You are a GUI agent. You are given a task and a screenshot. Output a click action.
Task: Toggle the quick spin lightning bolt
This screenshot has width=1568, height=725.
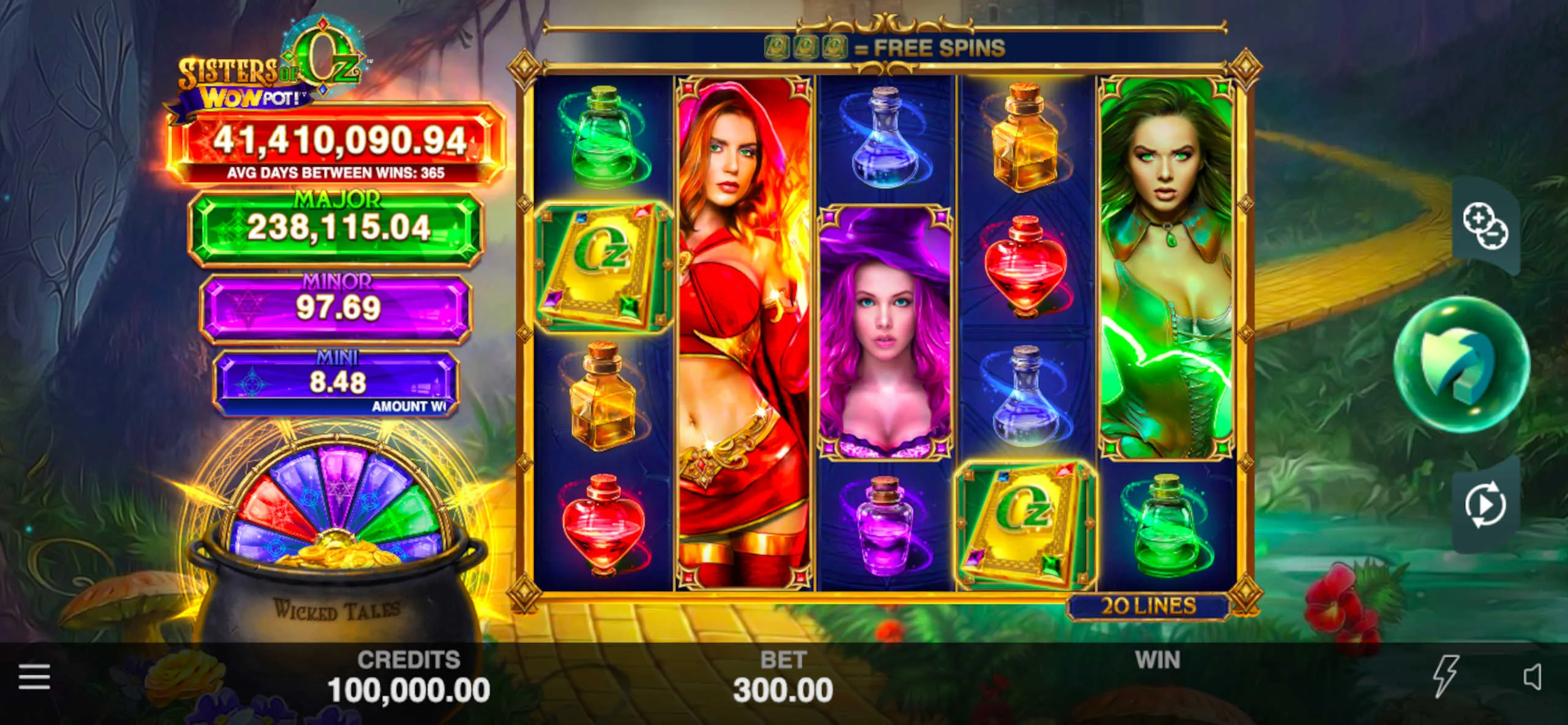(x=1445, y=675)
